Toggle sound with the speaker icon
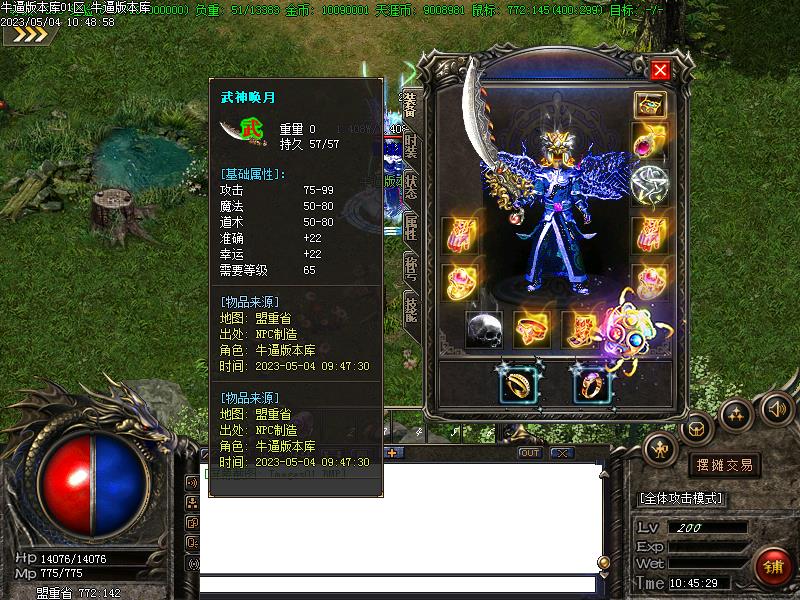The image size is (800, 600). [x=776, y=408]
